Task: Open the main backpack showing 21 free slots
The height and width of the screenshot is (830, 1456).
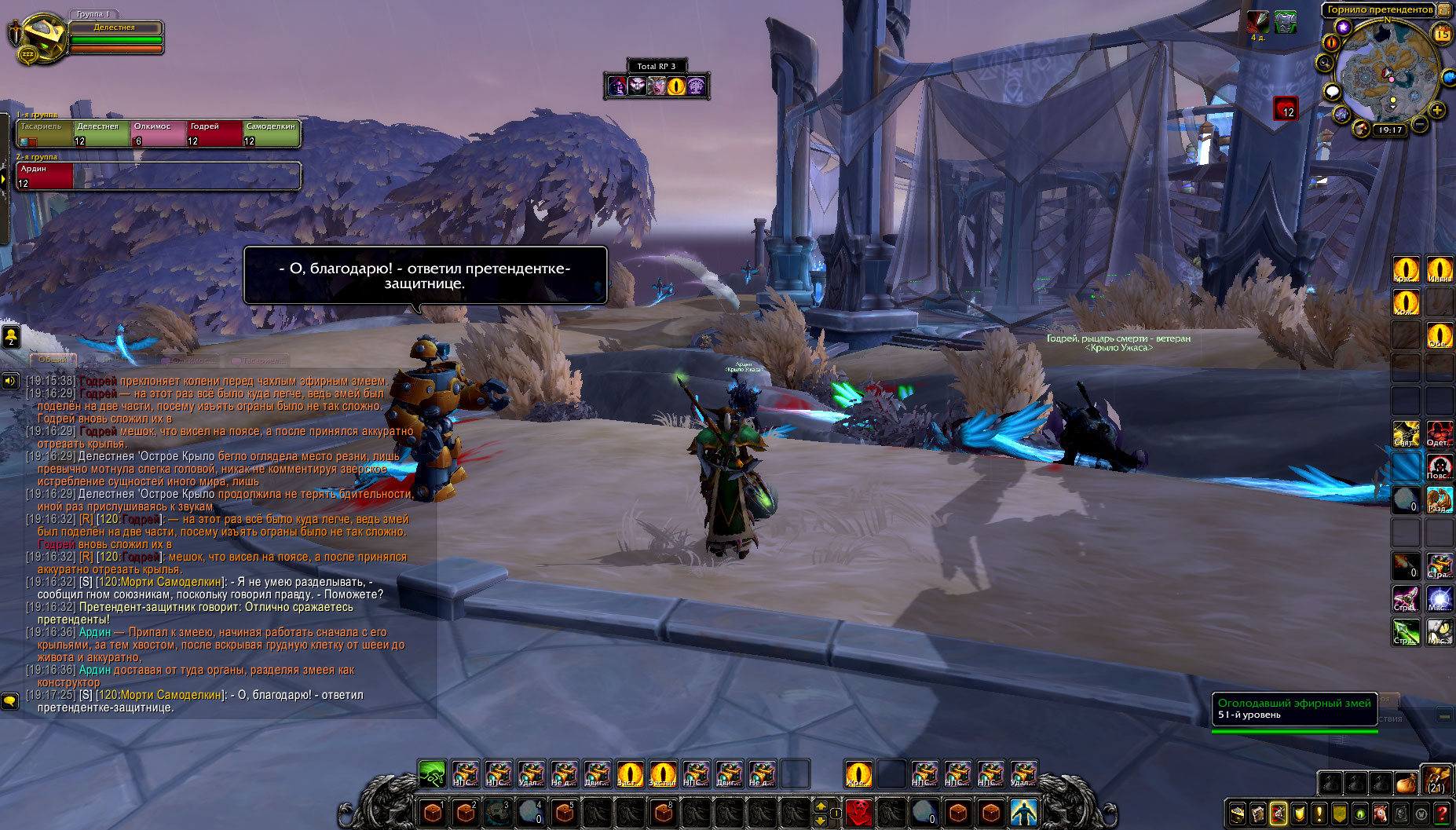Action: coord(1436,781)
